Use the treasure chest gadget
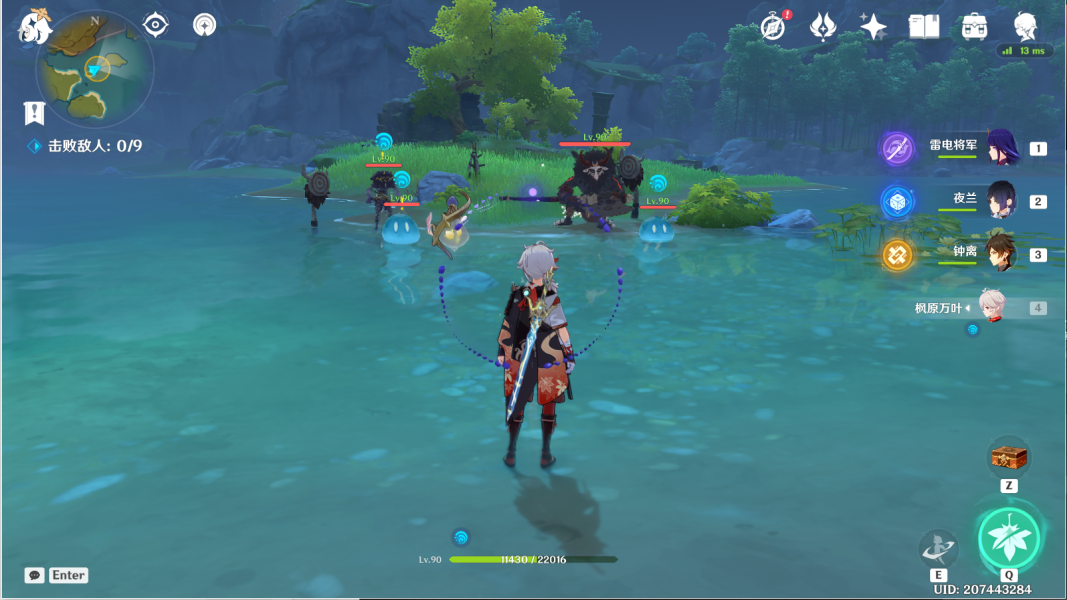 (1009, 458)
